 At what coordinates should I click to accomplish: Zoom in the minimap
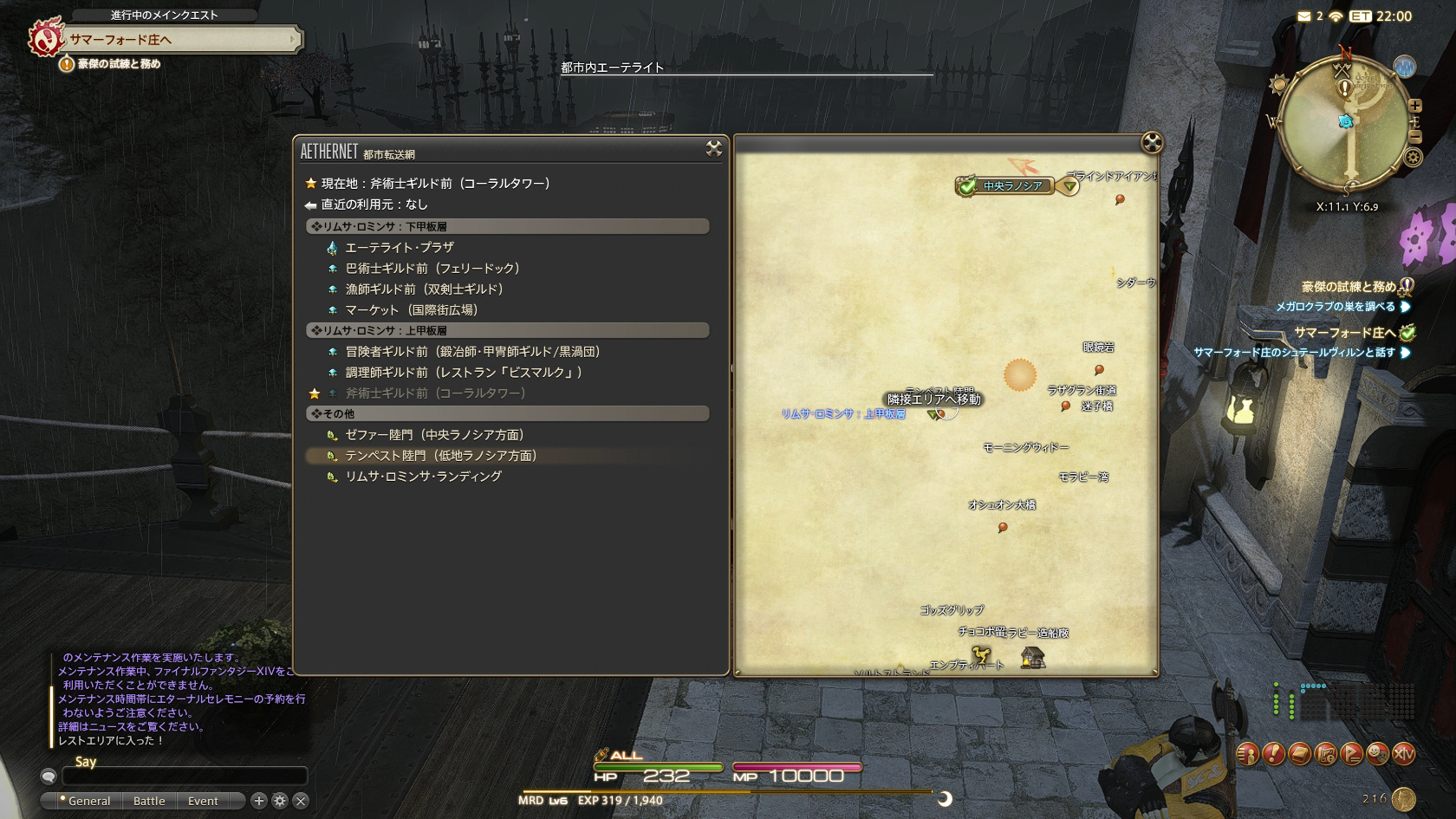click(x=1415, y=106)
